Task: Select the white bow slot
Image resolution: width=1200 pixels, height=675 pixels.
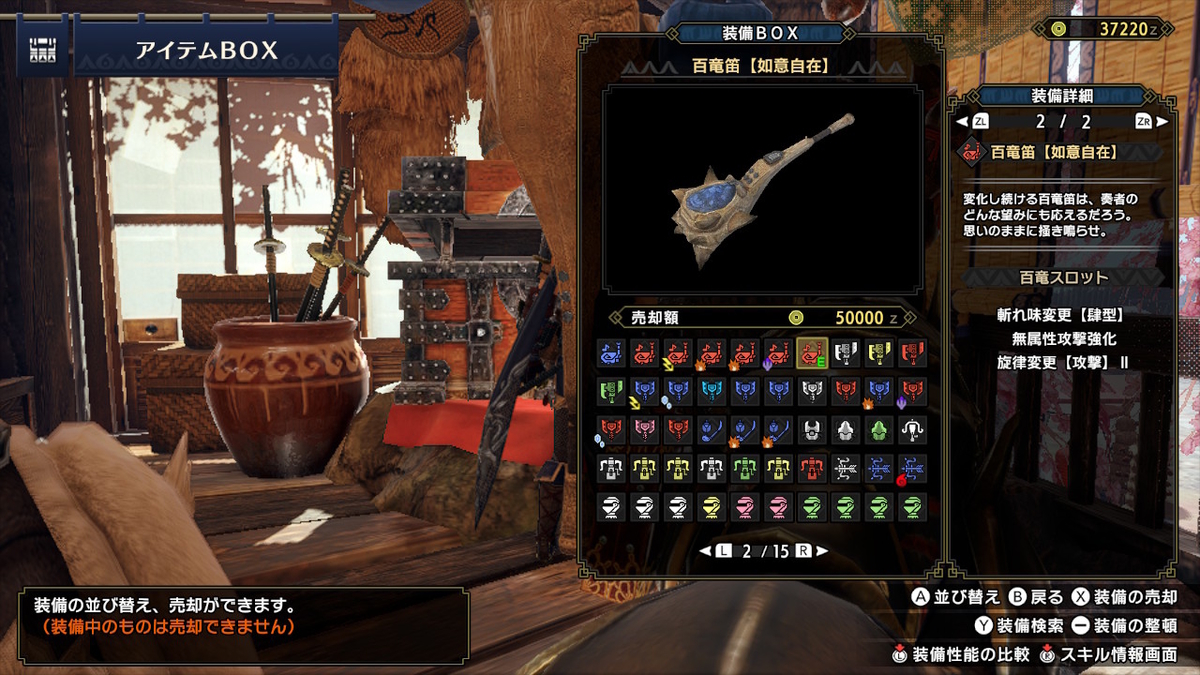Action: 844,468
